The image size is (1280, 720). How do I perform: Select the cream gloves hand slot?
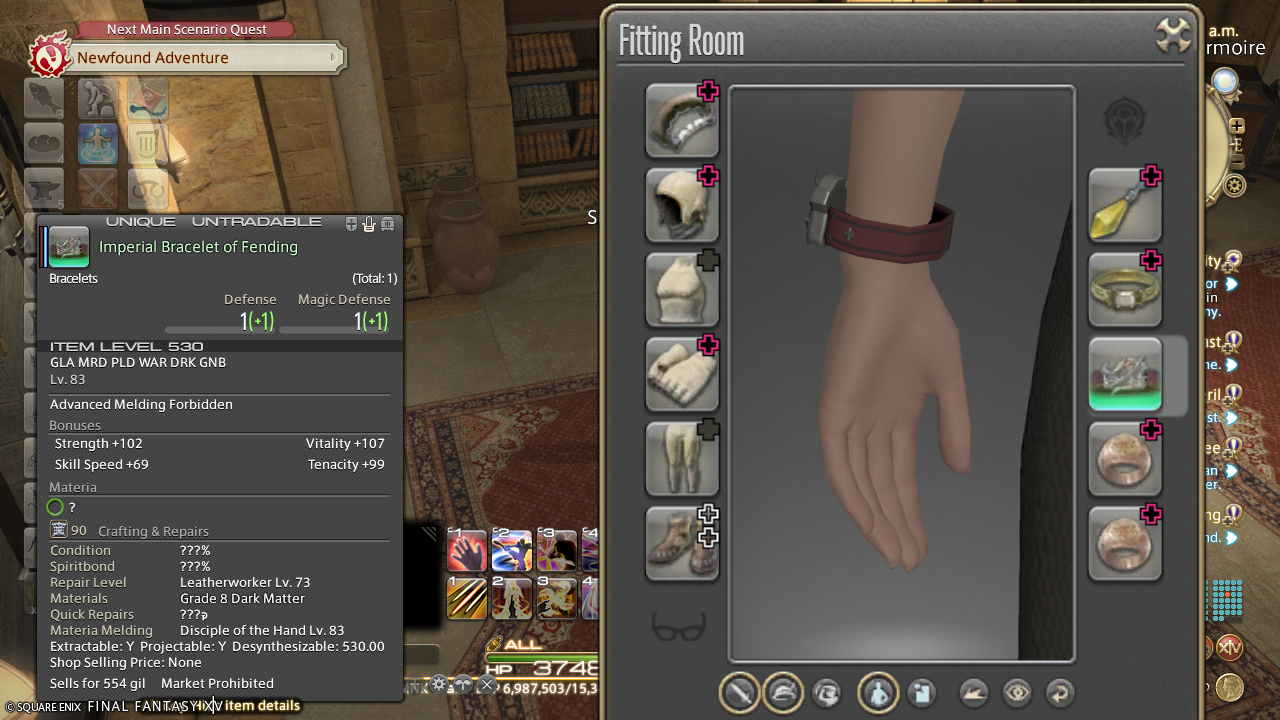coord(682,374)
